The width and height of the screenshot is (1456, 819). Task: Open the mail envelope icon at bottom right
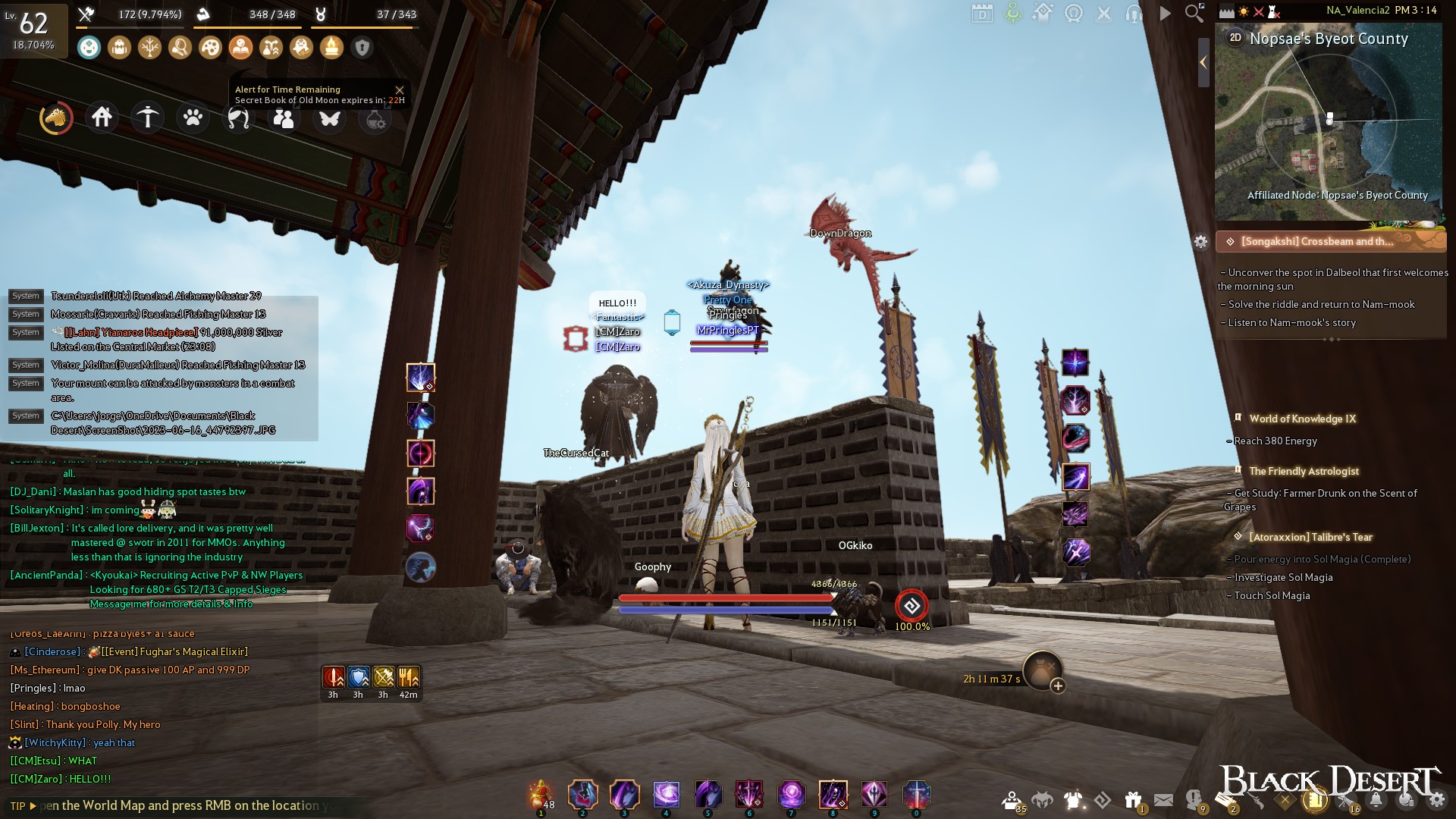[x=1163, y=798]
